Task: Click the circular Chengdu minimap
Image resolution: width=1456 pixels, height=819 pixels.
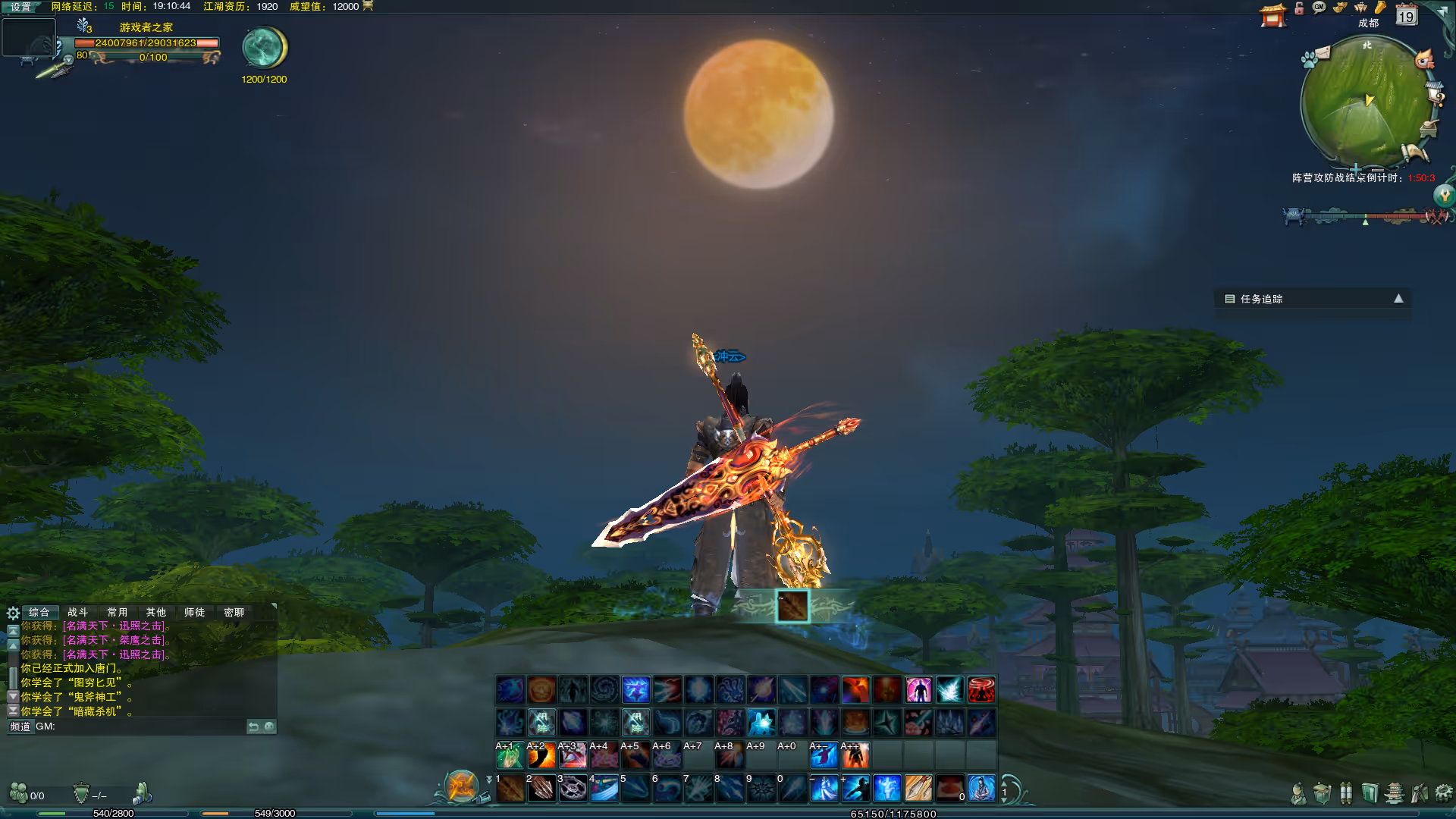Action: (1365, 102)
